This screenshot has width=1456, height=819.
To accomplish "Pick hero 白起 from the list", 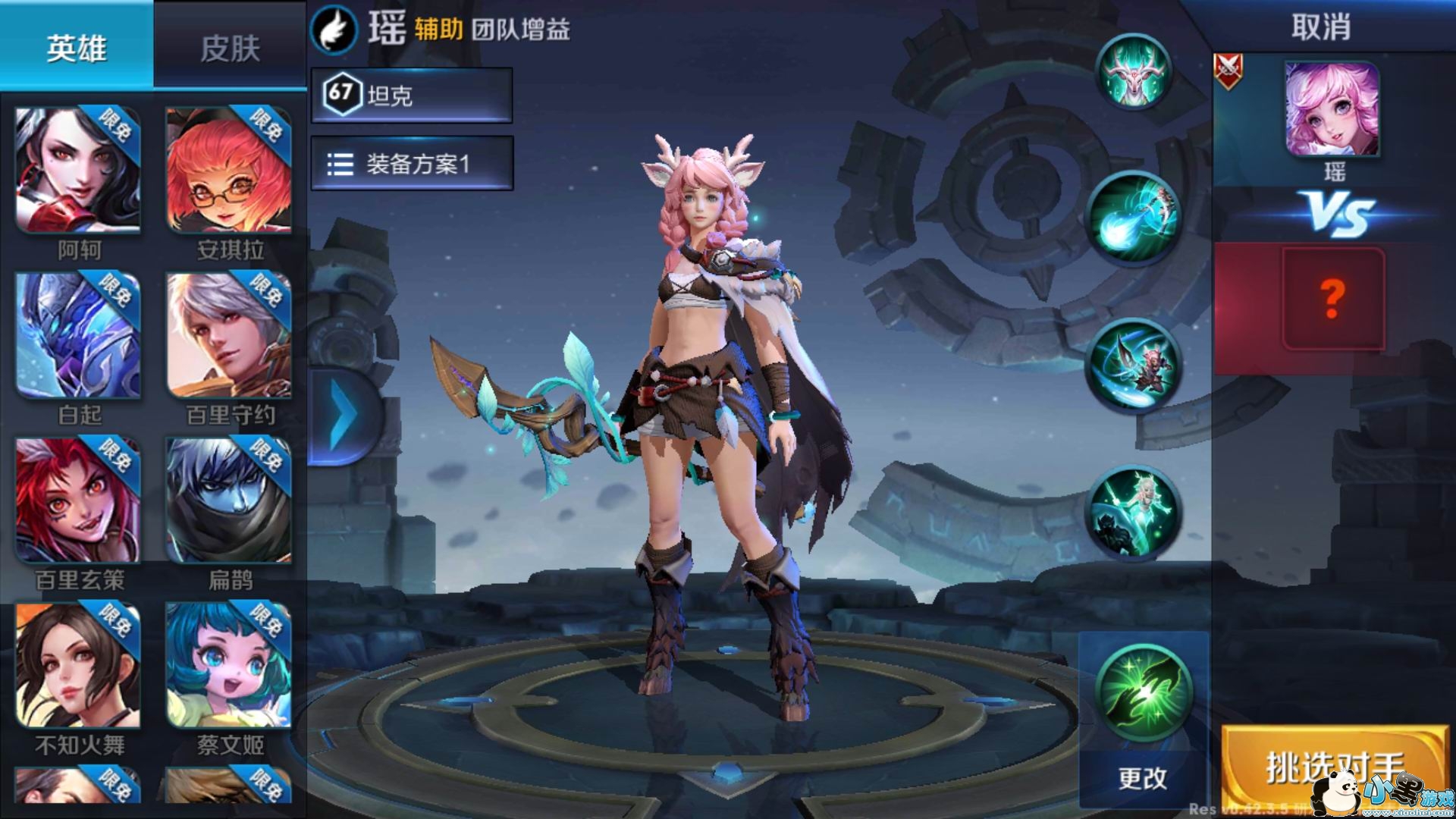I will [78, 336].
